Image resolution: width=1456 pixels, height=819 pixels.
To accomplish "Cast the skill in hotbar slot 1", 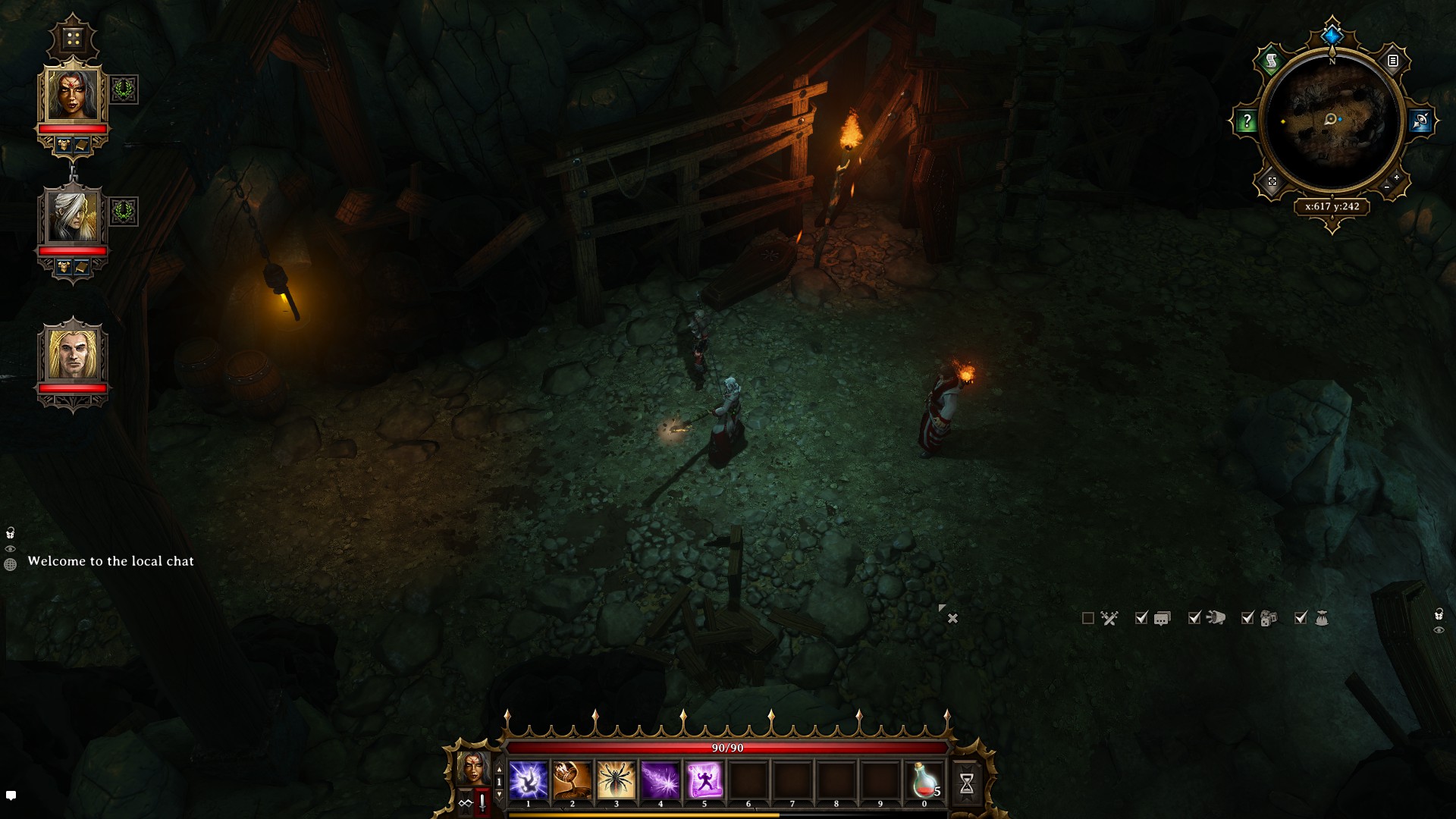I will point(528,780).
